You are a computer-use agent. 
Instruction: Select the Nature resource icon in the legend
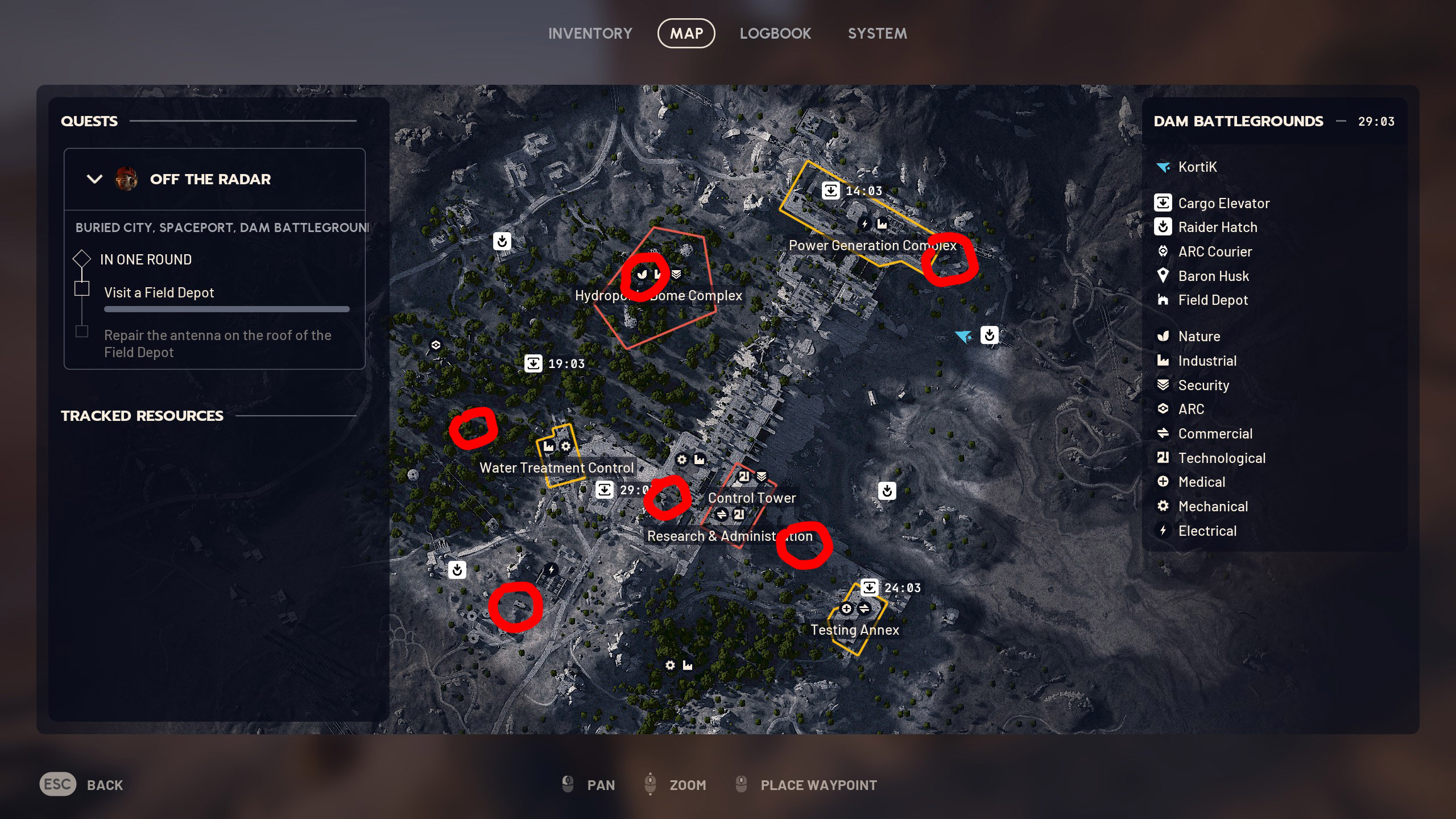1163,336
